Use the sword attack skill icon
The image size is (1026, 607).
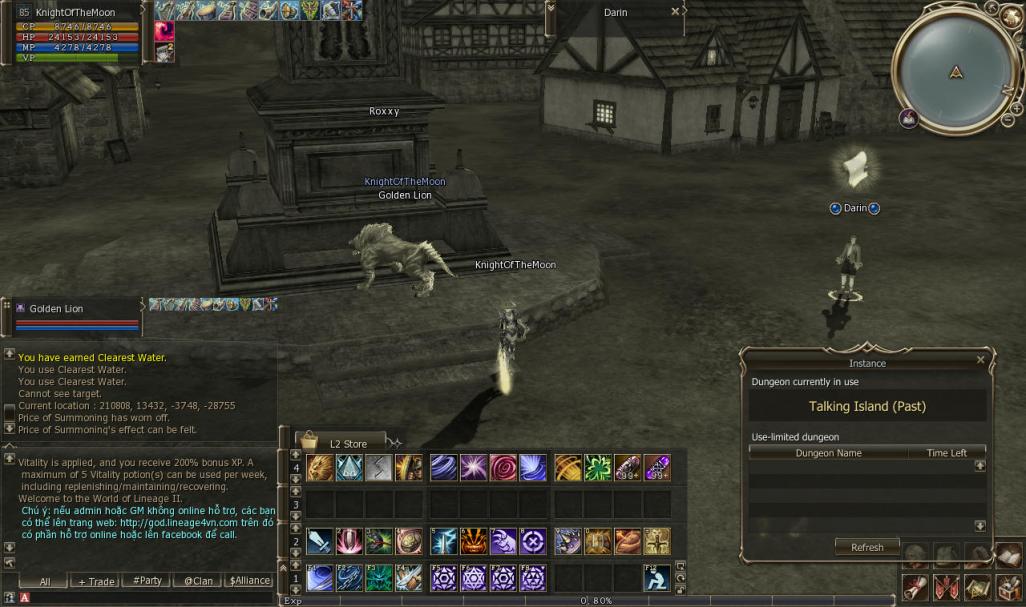pyautogui.click(x=320, y=541)
